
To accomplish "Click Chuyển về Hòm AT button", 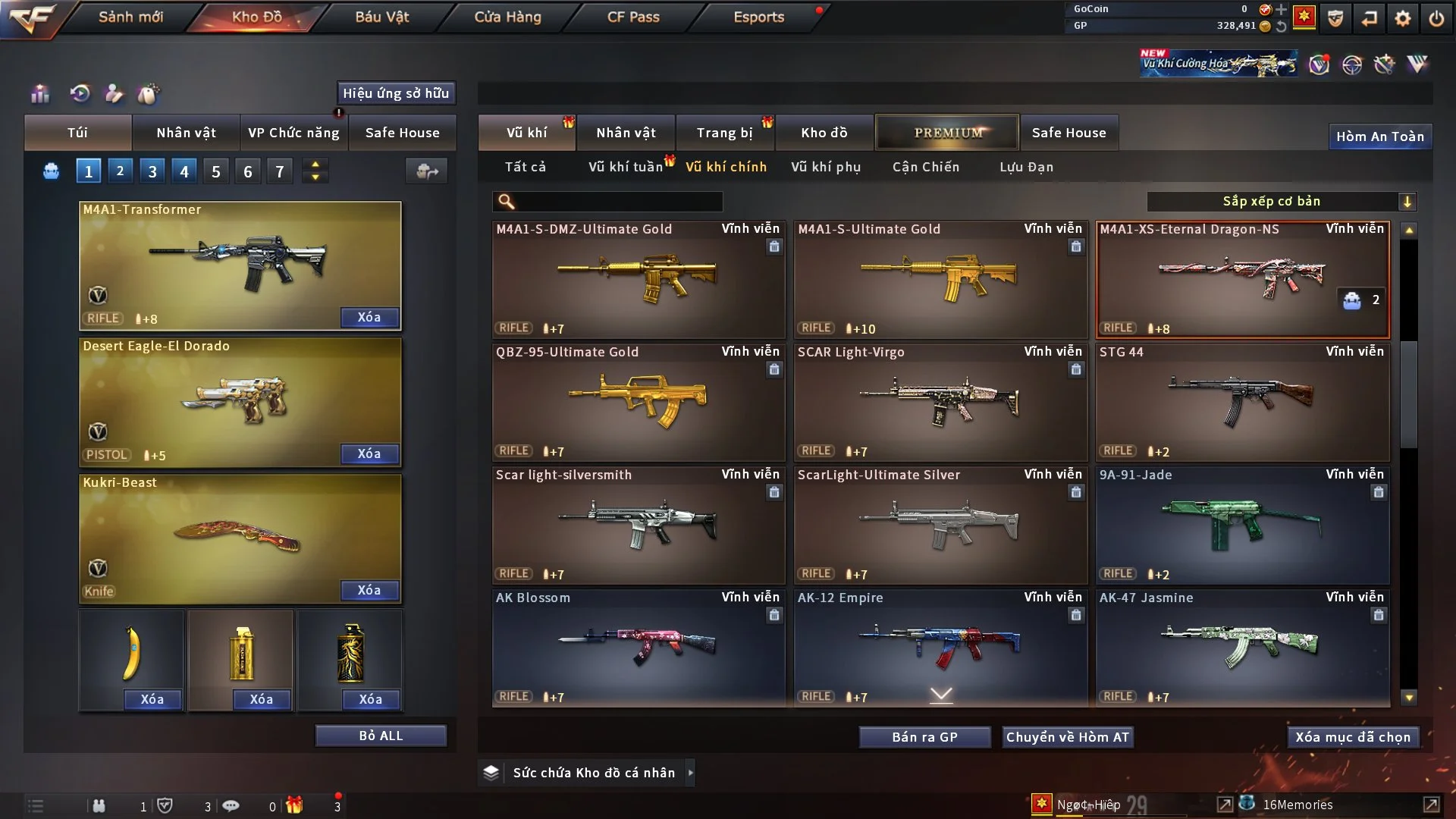I will (1068, 737).
